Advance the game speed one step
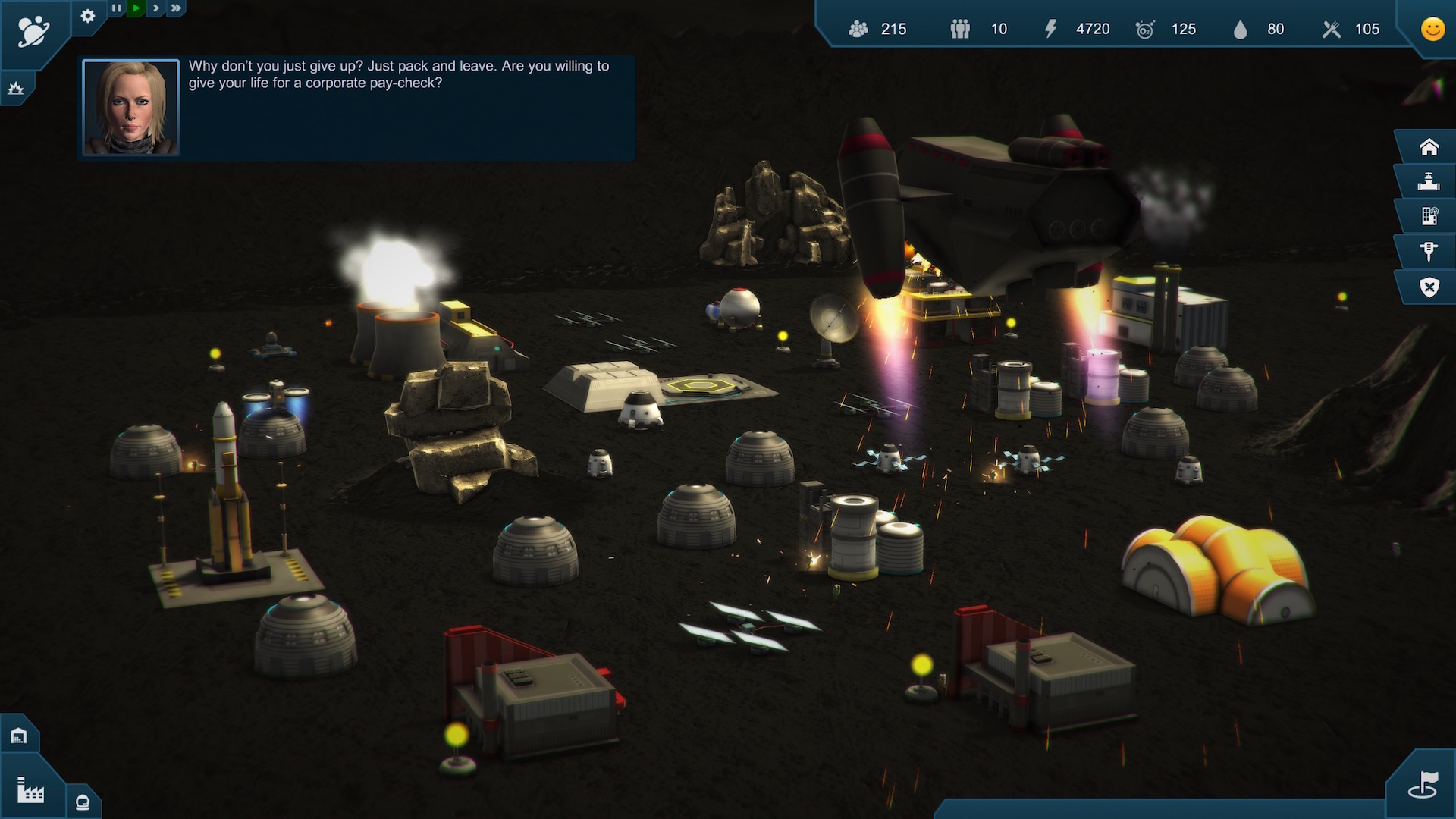This screenshot has width=1456, height=819. 155,8
